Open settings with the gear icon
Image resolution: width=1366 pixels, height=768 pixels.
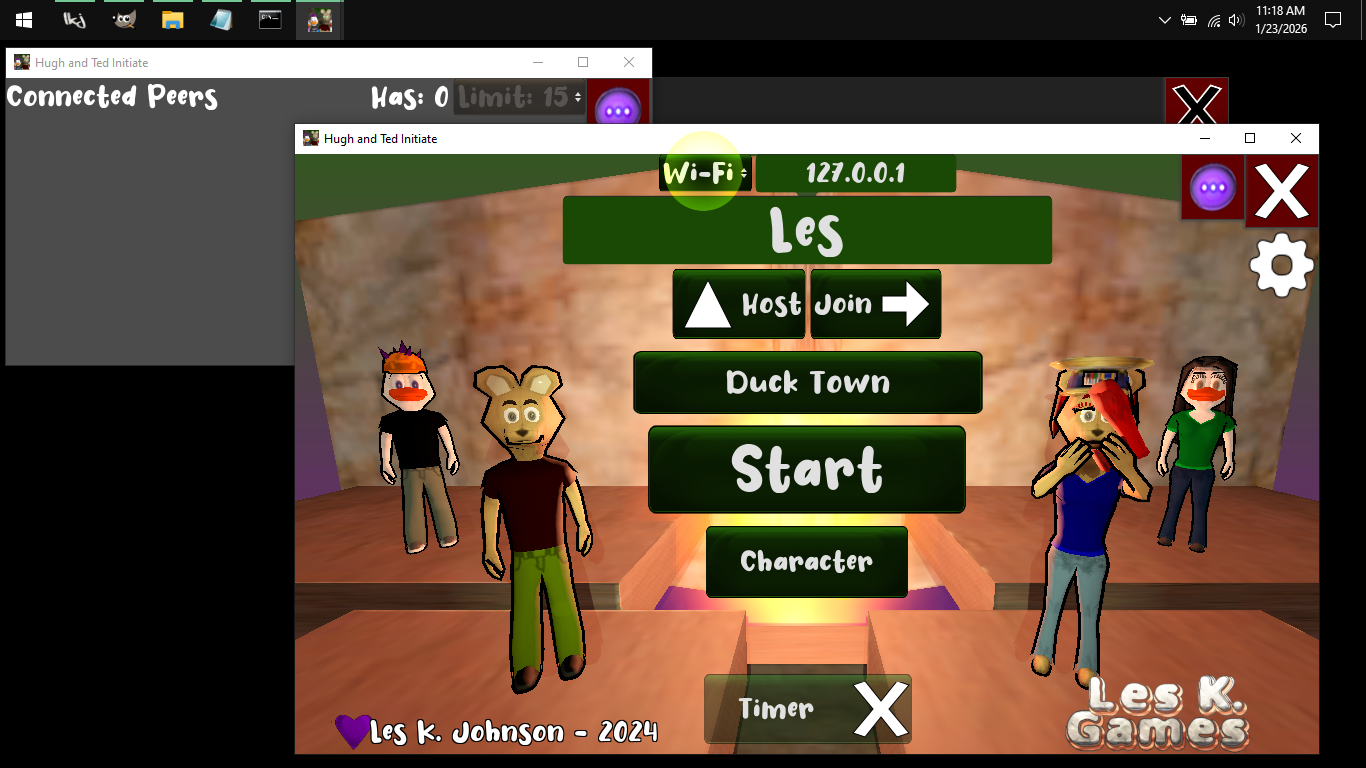[1281, 264]
